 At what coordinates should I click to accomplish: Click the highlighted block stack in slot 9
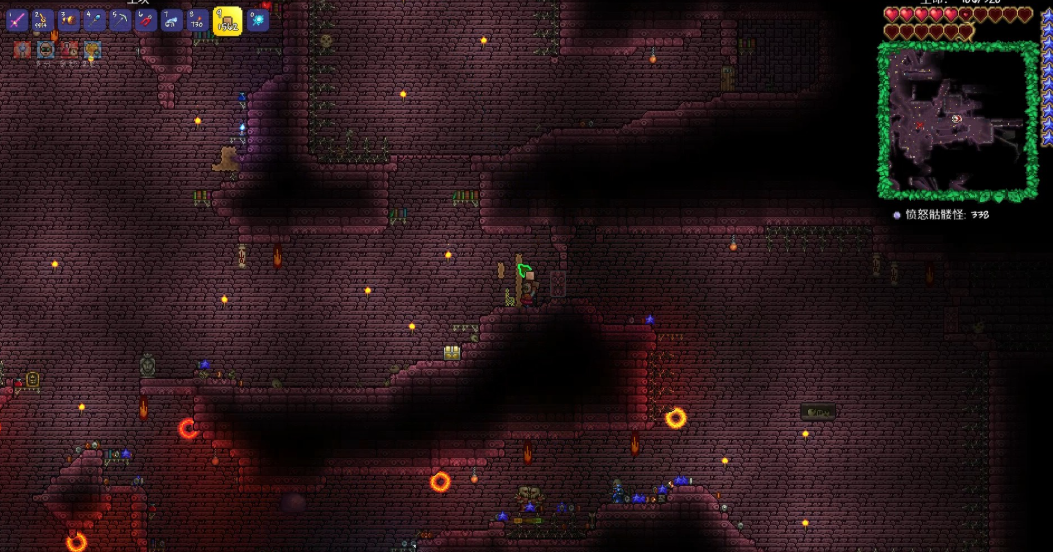[x=228, y=20]
